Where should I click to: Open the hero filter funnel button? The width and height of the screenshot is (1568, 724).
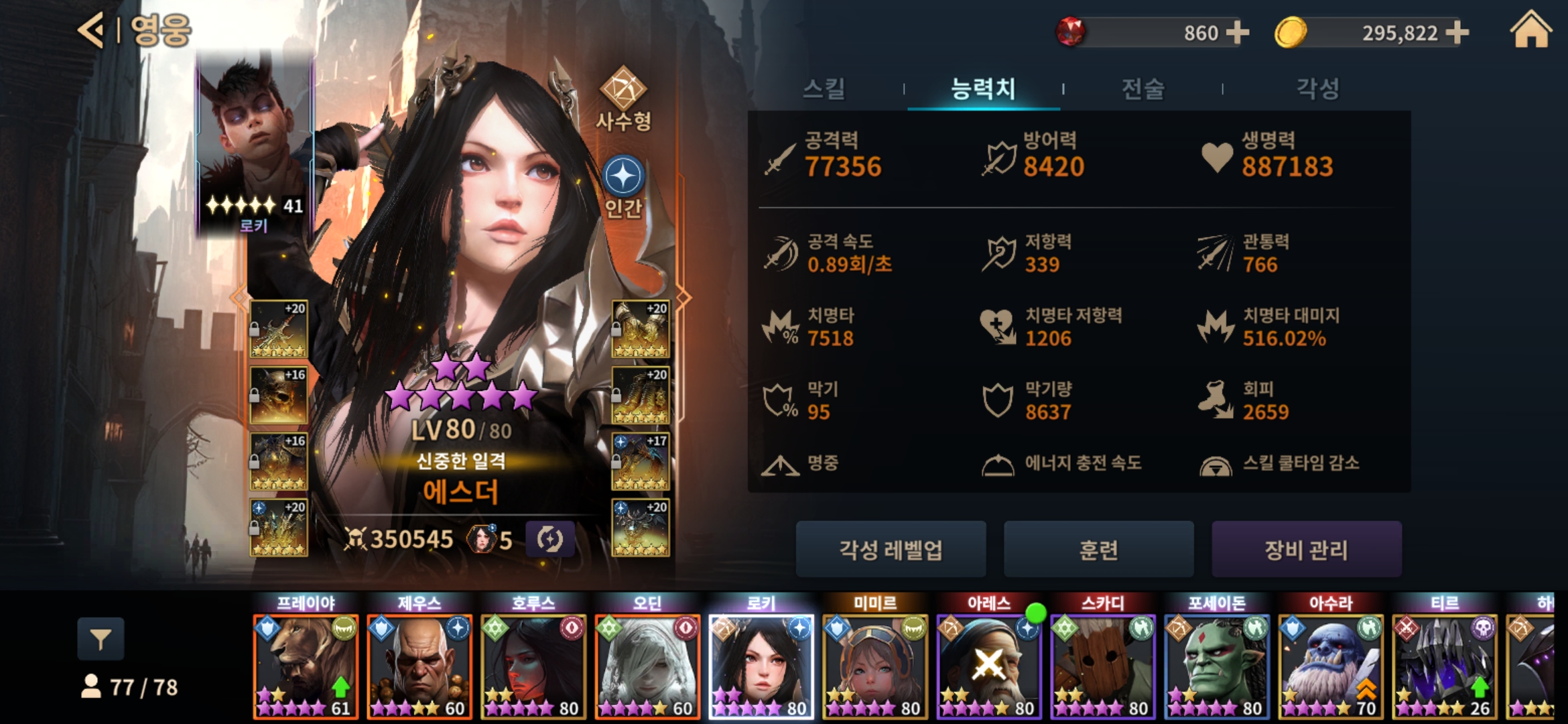(101, 640)
